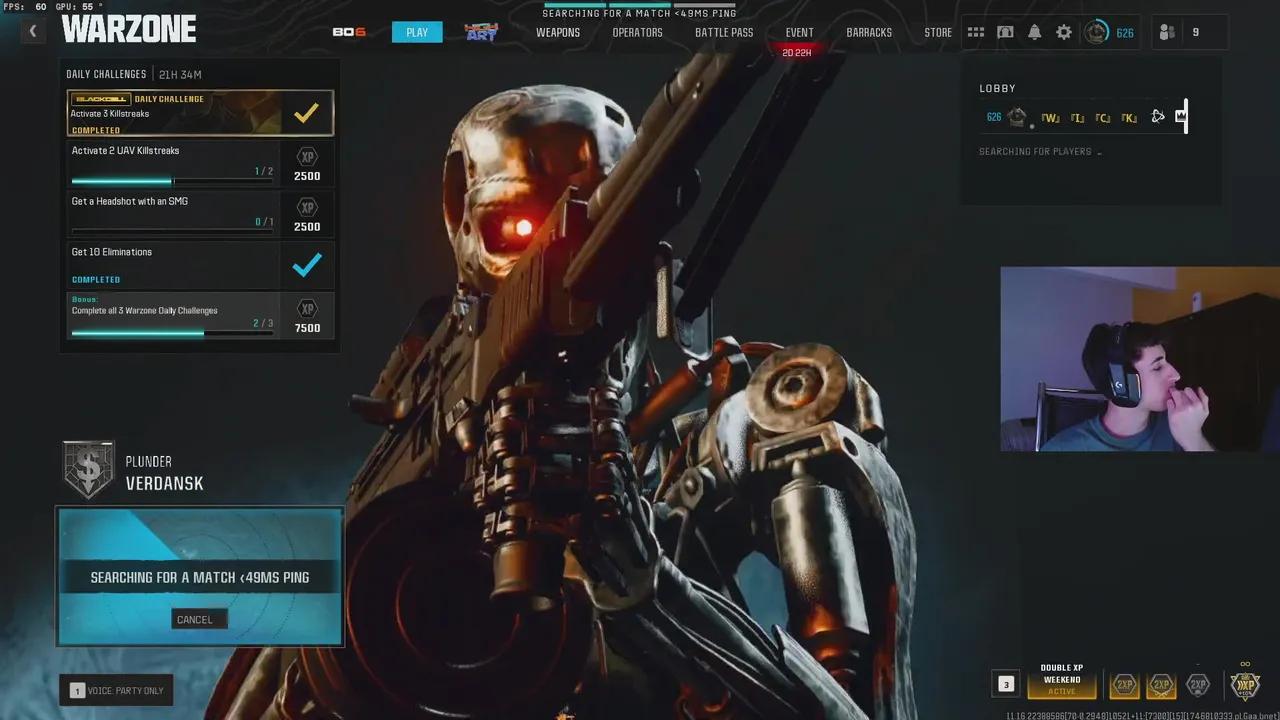Click the challenge bonus progress bar showing 2/3
The height and width of the screenshot is (720, 1280).
click(170, 331)
